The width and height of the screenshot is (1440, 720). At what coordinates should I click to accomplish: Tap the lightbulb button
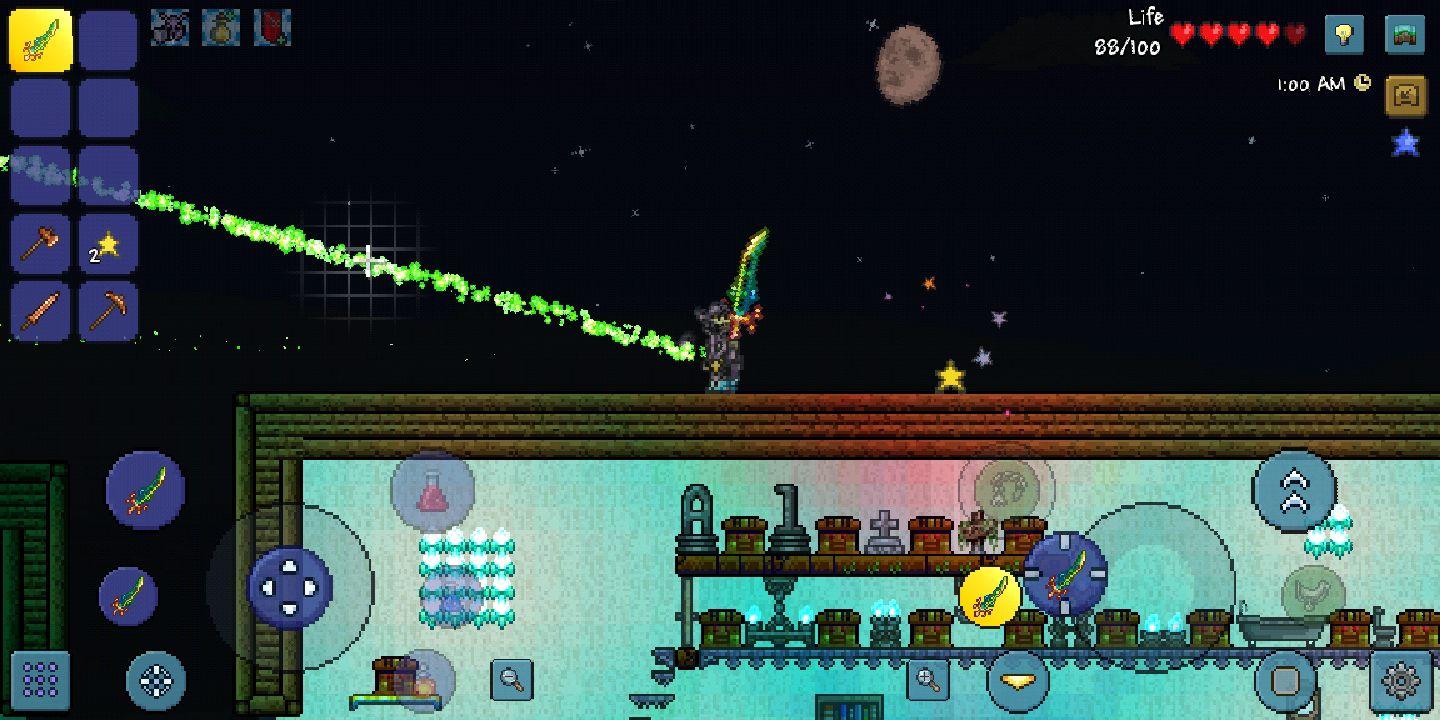1344,35
